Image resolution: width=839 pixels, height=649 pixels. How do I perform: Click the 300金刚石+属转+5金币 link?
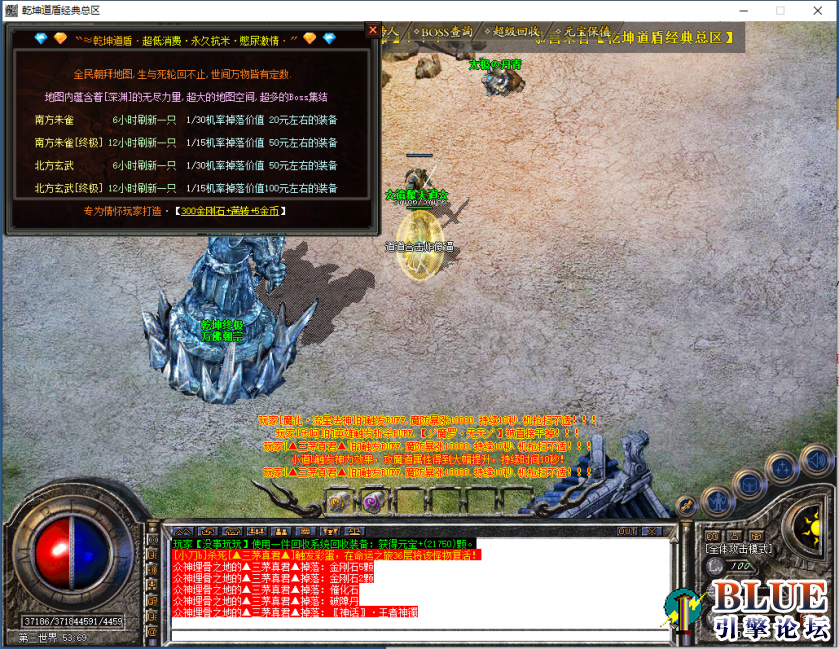229,211
